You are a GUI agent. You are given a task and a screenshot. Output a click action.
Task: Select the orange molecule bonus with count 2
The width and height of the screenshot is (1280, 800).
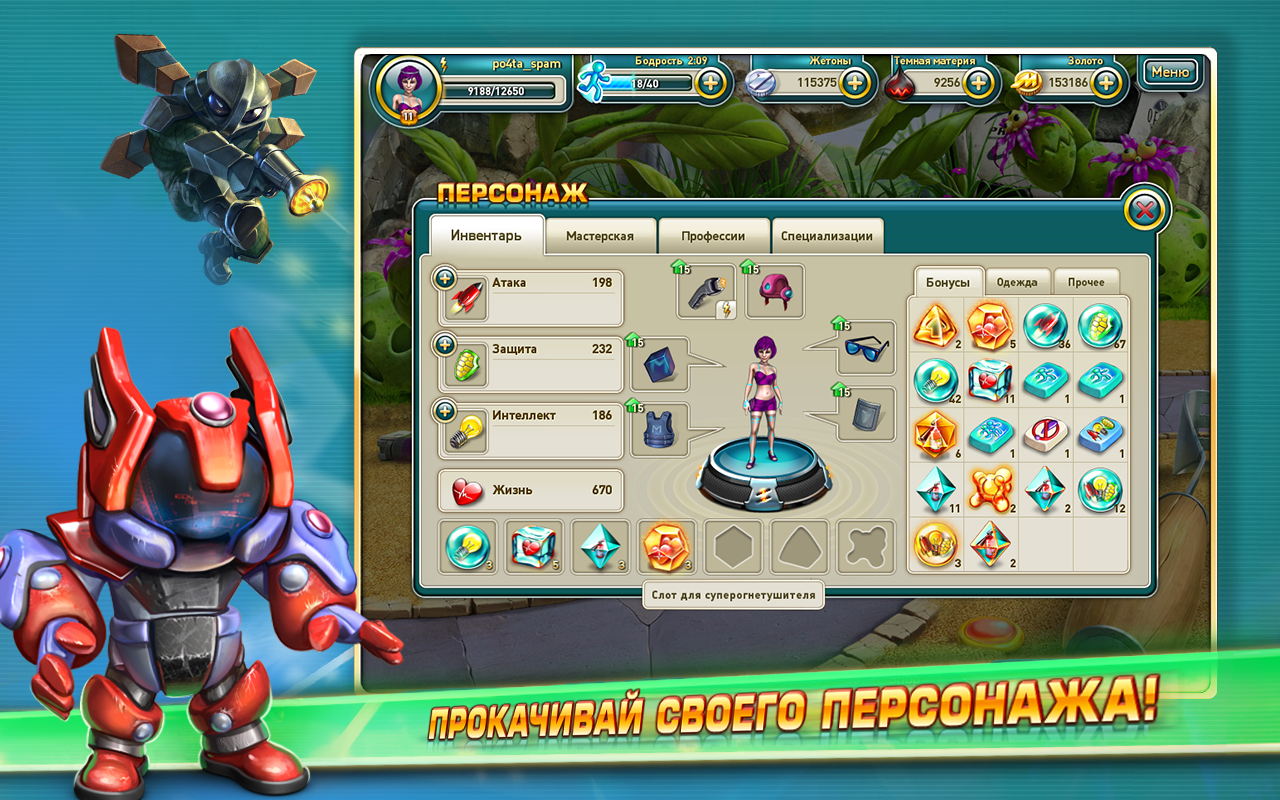(991, 488)
